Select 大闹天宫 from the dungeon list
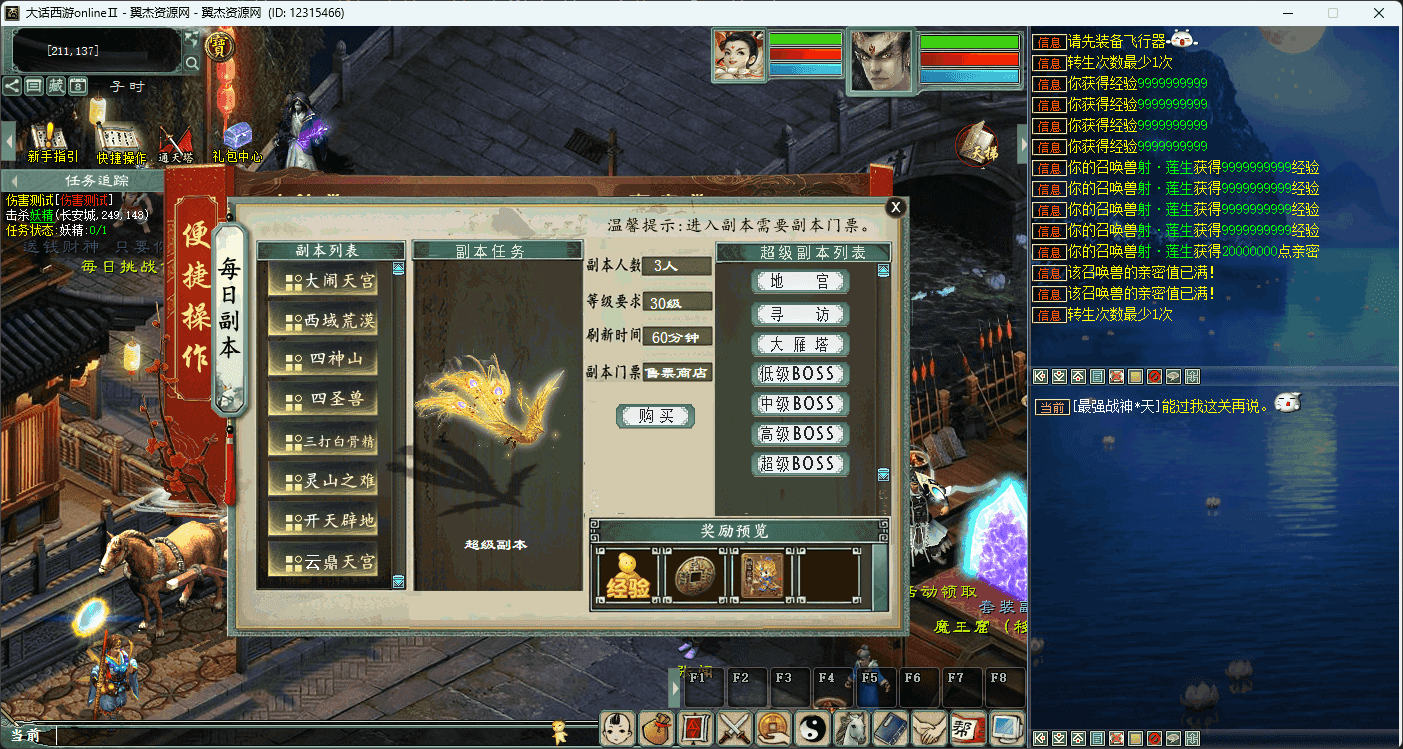1403x749 pixels. pos(323,281)
